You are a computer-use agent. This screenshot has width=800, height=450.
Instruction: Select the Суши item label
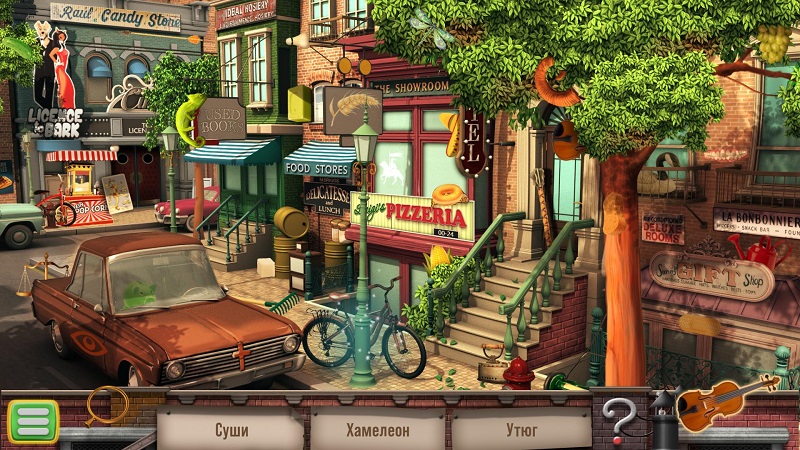point(231,431)
